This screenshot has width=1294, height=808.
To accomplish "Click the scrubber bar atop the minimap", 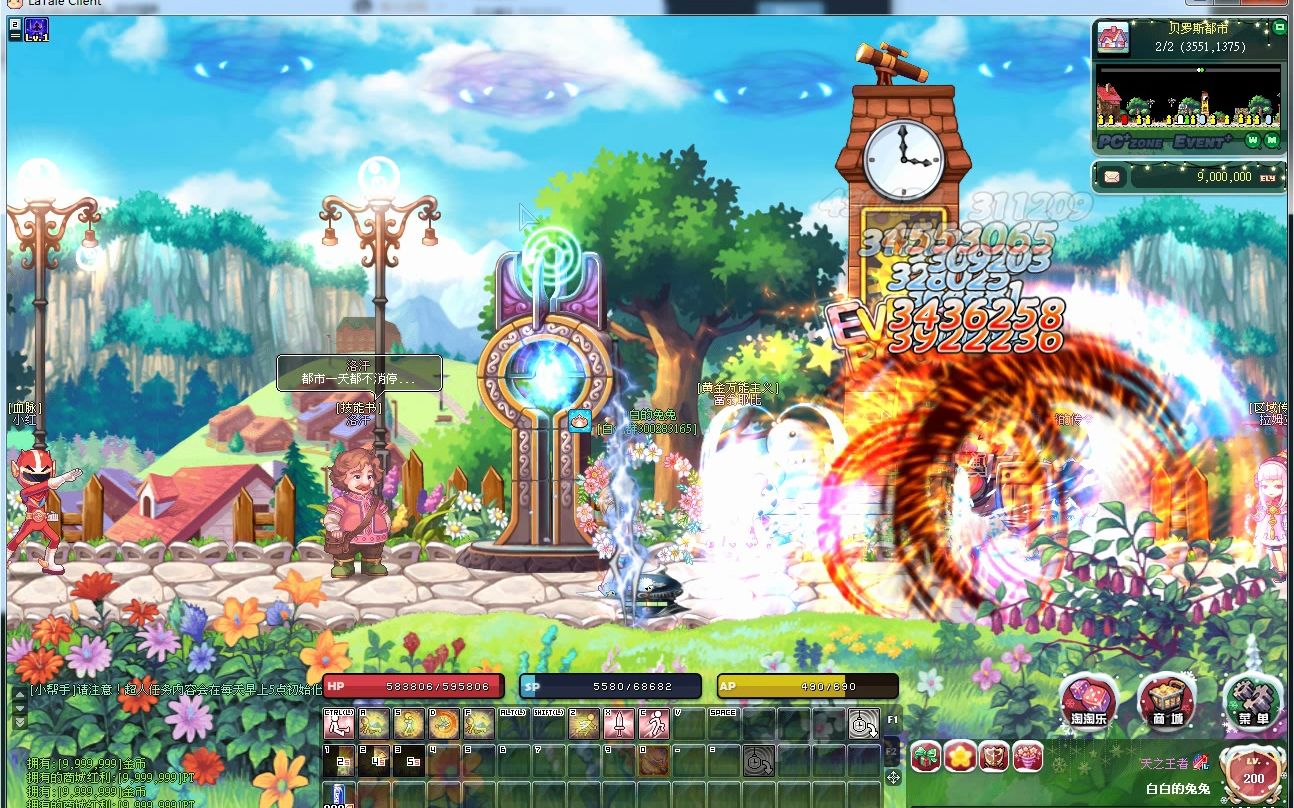I will tap(1190, 69).
